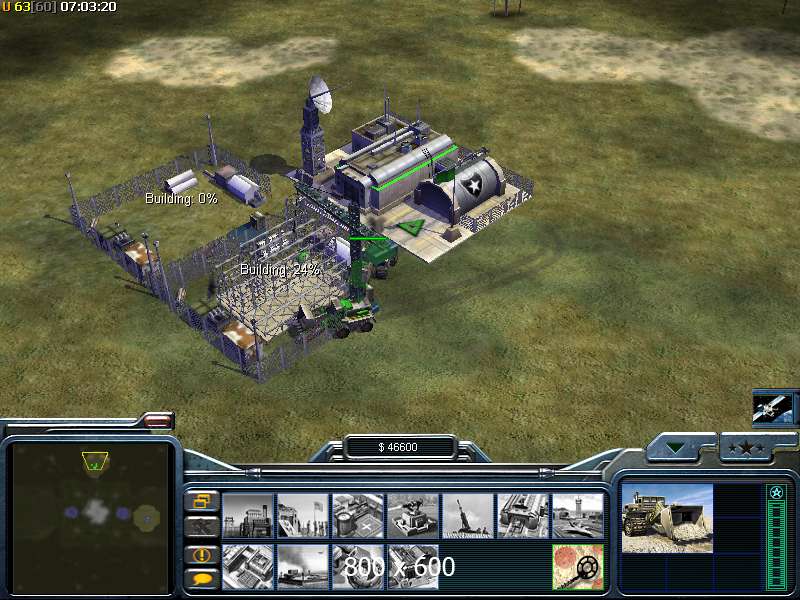The width and height of the screenshot is (800, 600).
Task: Open the chat speech bubble button
Action: coord(201,578)
